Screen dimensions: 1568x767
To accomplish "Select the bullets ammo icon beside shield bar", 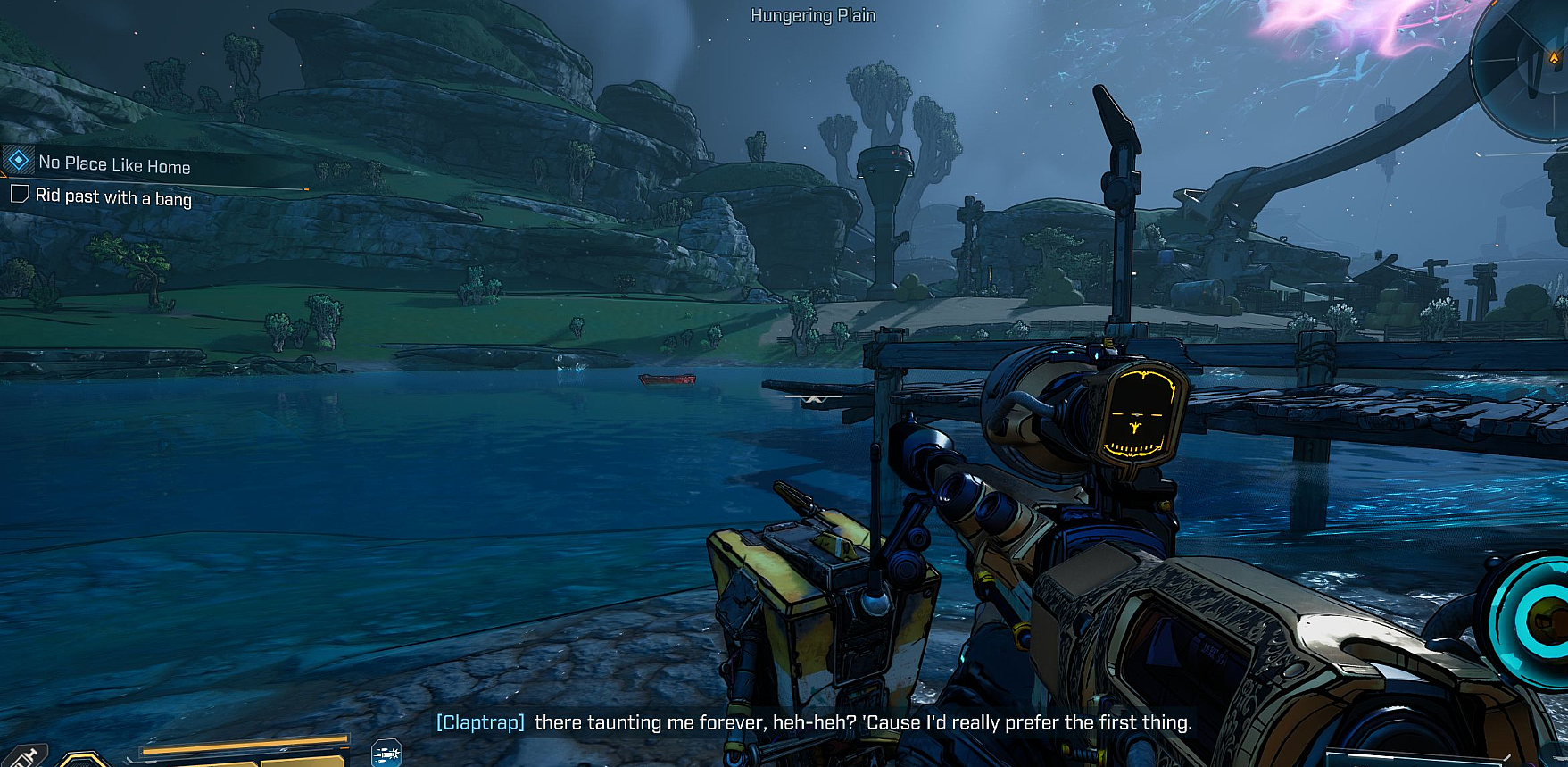I will pyautogui.click(x=386, y=754).
